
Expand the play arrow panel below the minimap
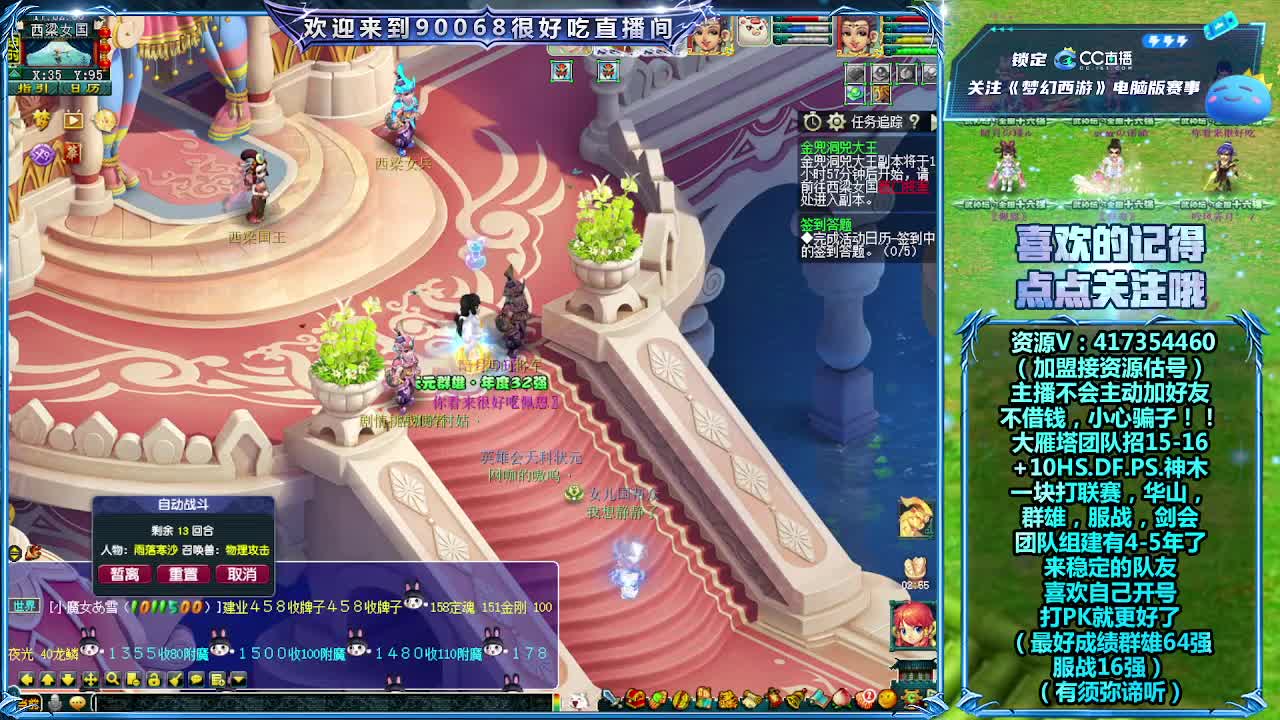(x=72, y=121)
